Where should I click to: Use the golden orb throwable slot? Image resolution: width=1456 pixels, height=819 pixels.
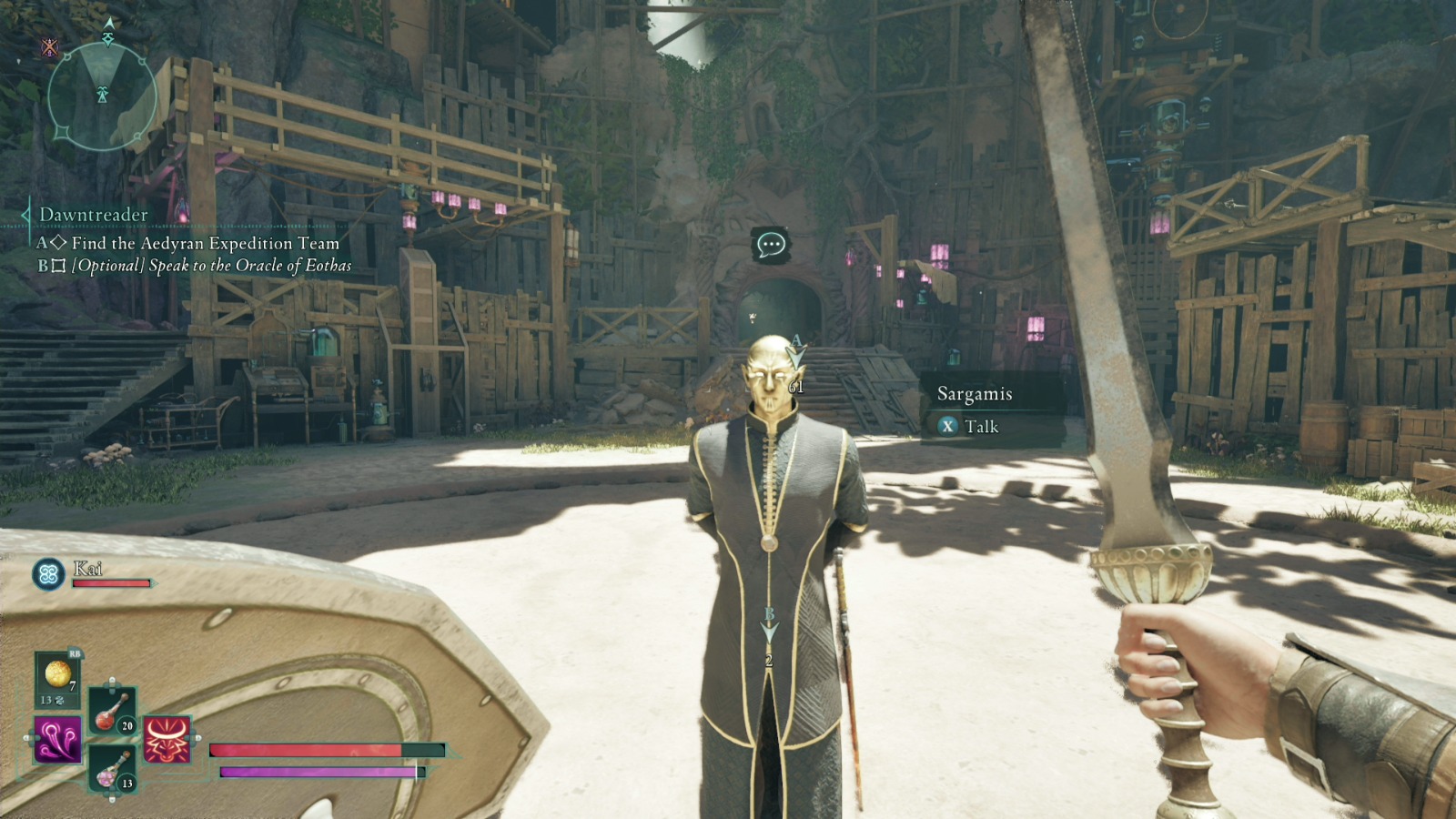click(57, 678)
